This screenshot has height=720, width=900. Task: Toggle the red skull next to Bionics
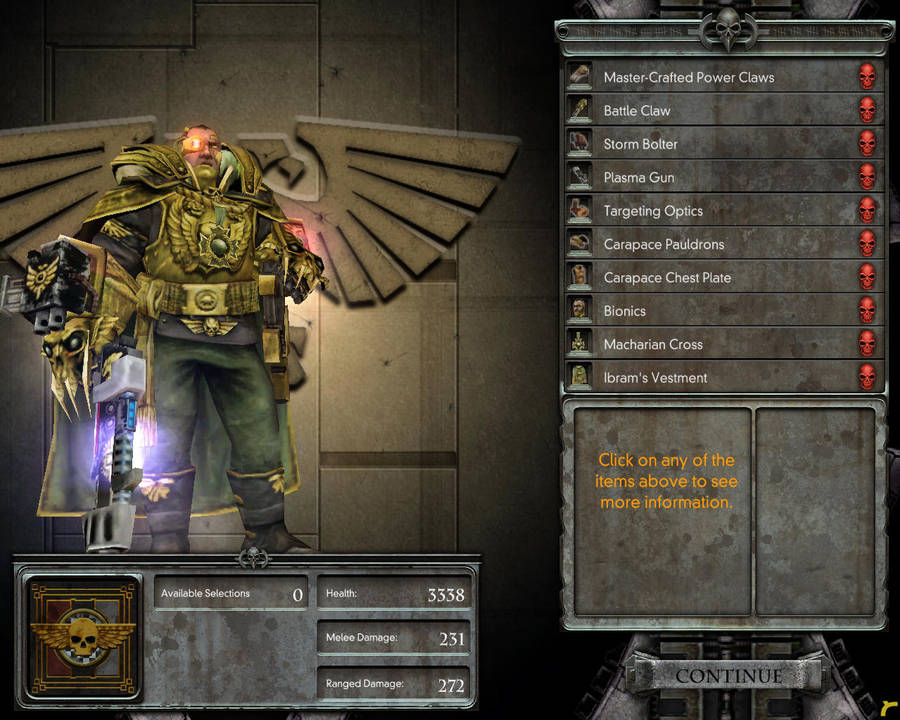867,311
